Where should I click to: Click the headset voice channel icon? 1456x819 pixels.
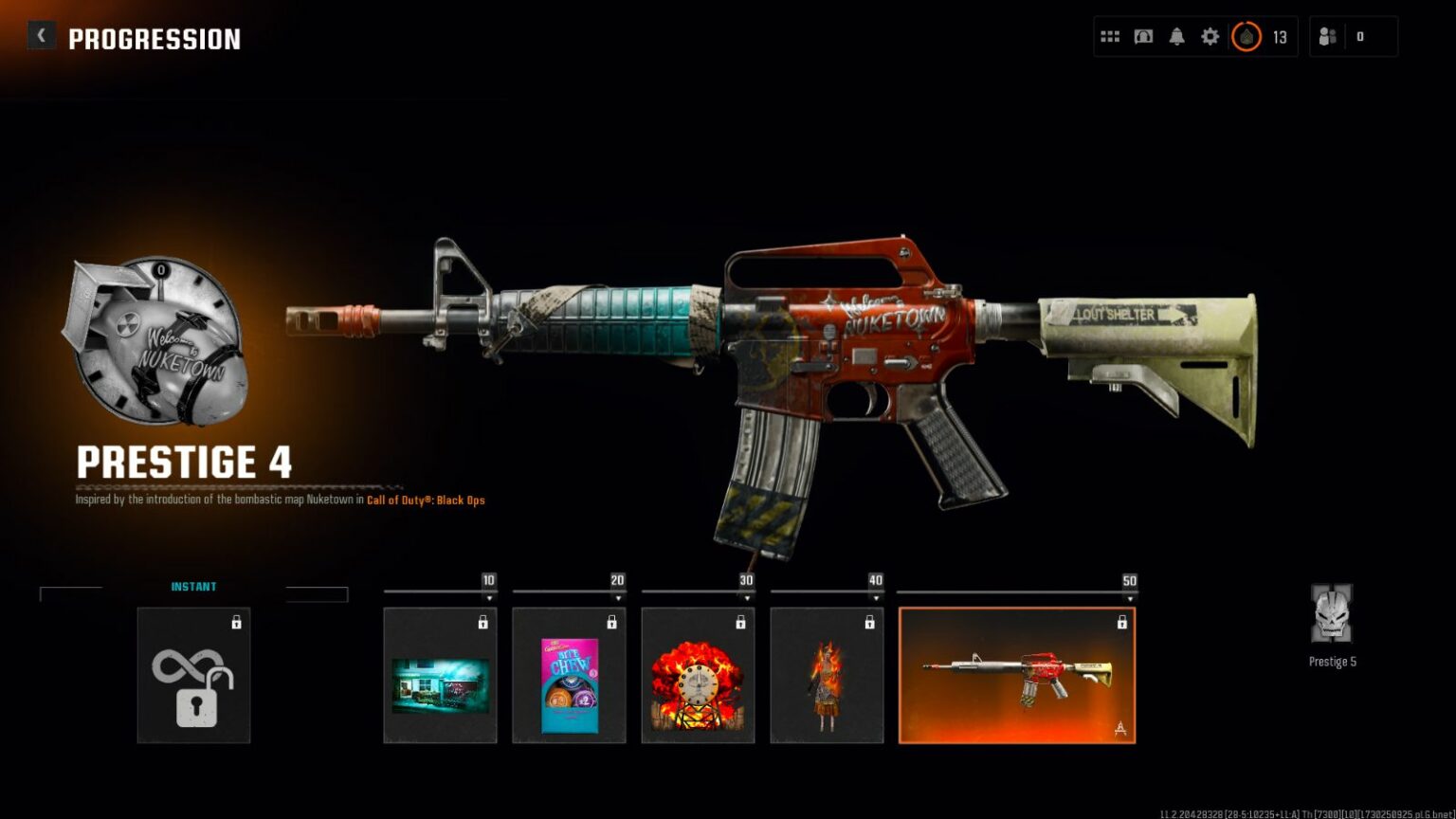click(1142, 36)
